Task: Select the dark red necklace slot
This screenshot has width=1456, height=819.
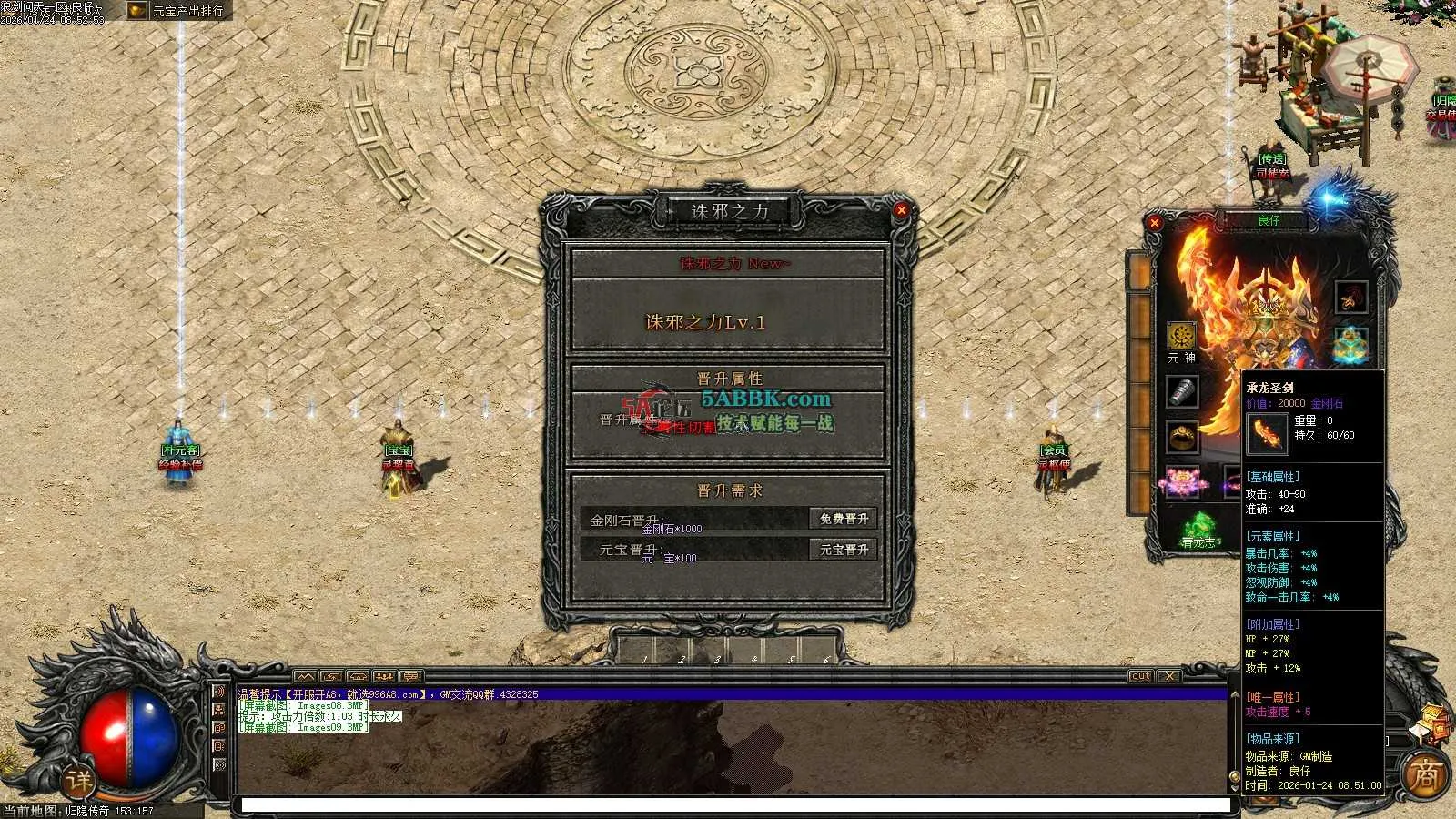Action: pos(1350,297)
